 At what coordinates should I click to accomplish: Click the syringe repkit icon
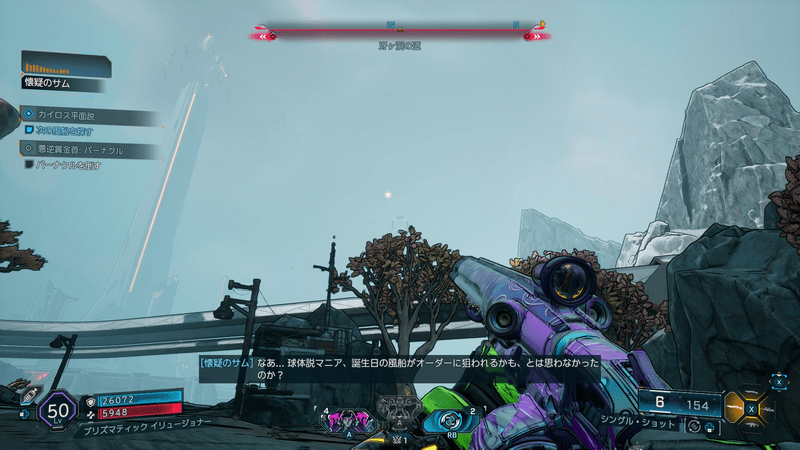(28, 397)
